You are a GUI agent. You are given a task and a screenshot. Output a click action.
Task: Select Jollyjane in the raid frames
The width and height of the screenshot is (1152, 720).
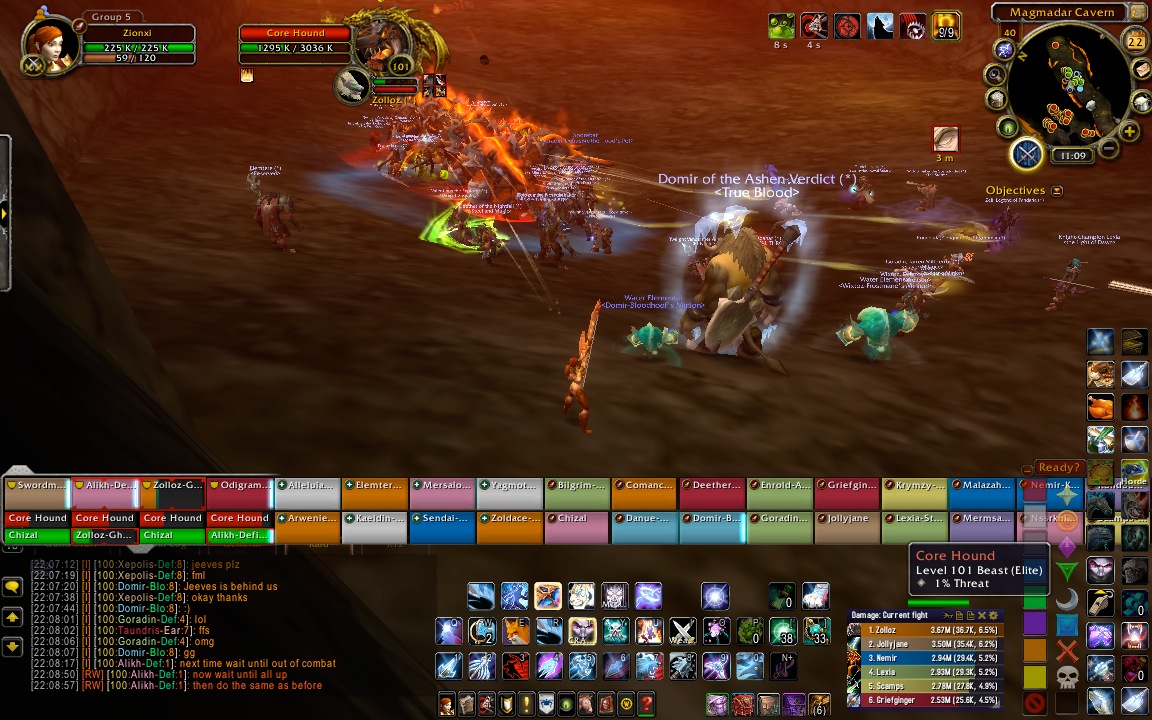pos(847,519)
